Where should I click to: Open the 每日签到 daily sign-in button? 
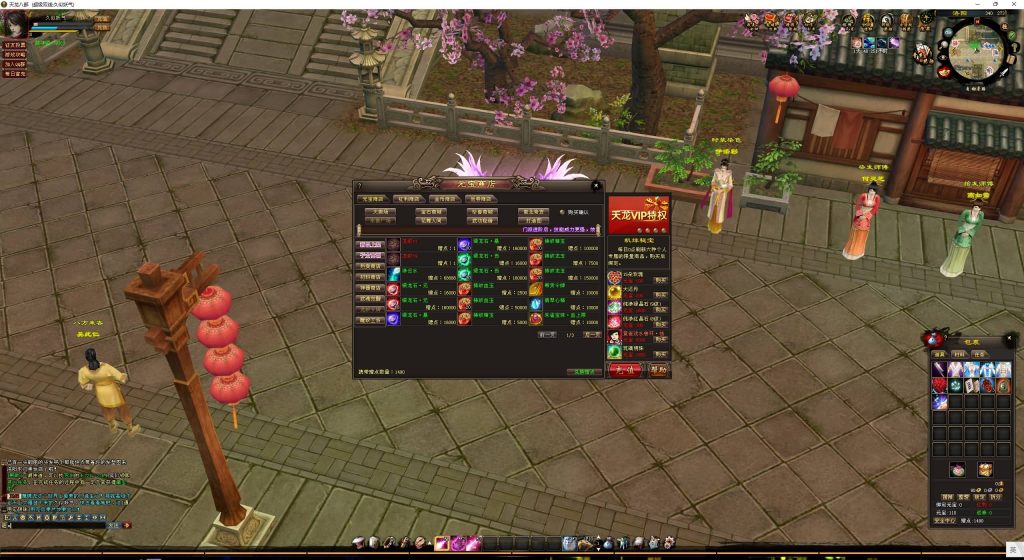tap(14, 74)
